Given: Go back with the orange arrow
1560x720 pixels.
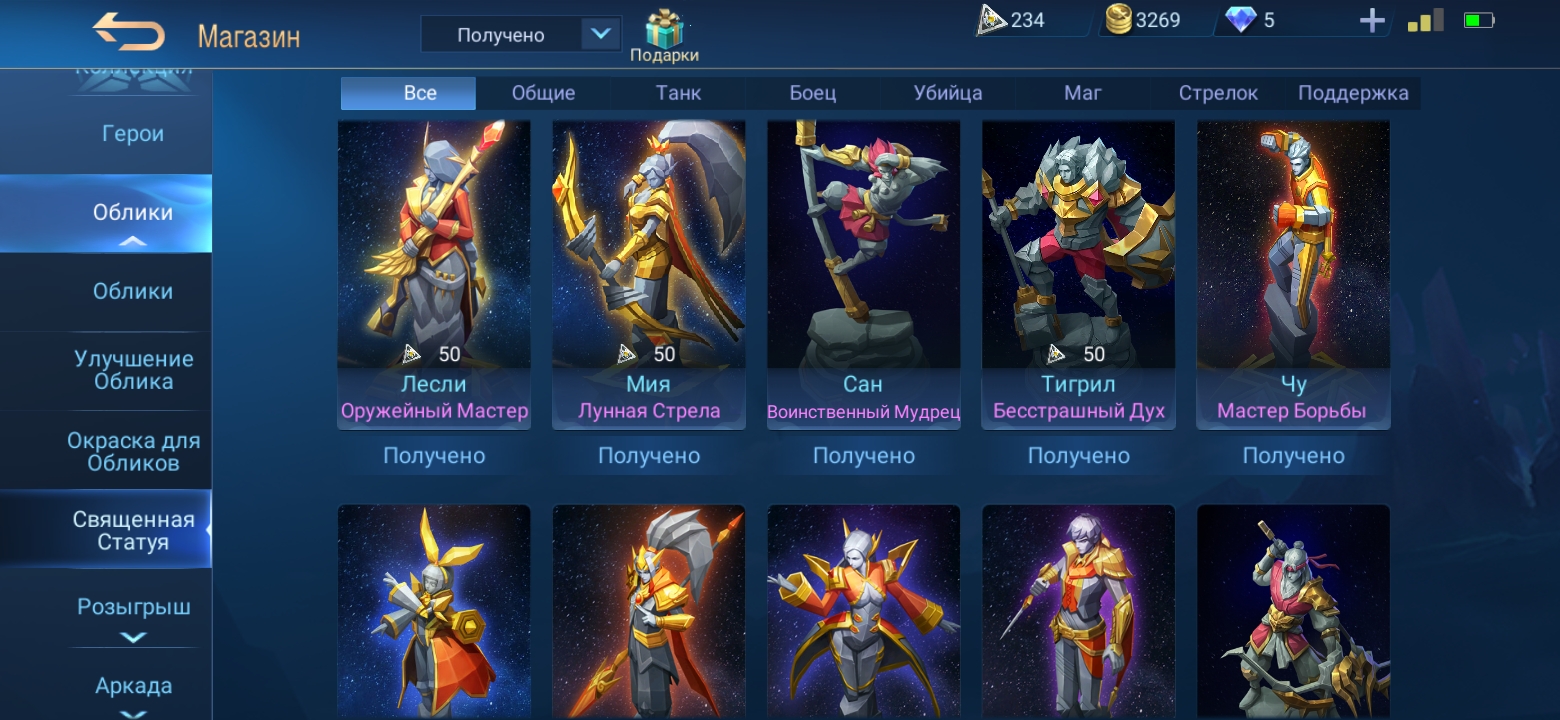Looking at the screenshot, I should coord(129,33).
